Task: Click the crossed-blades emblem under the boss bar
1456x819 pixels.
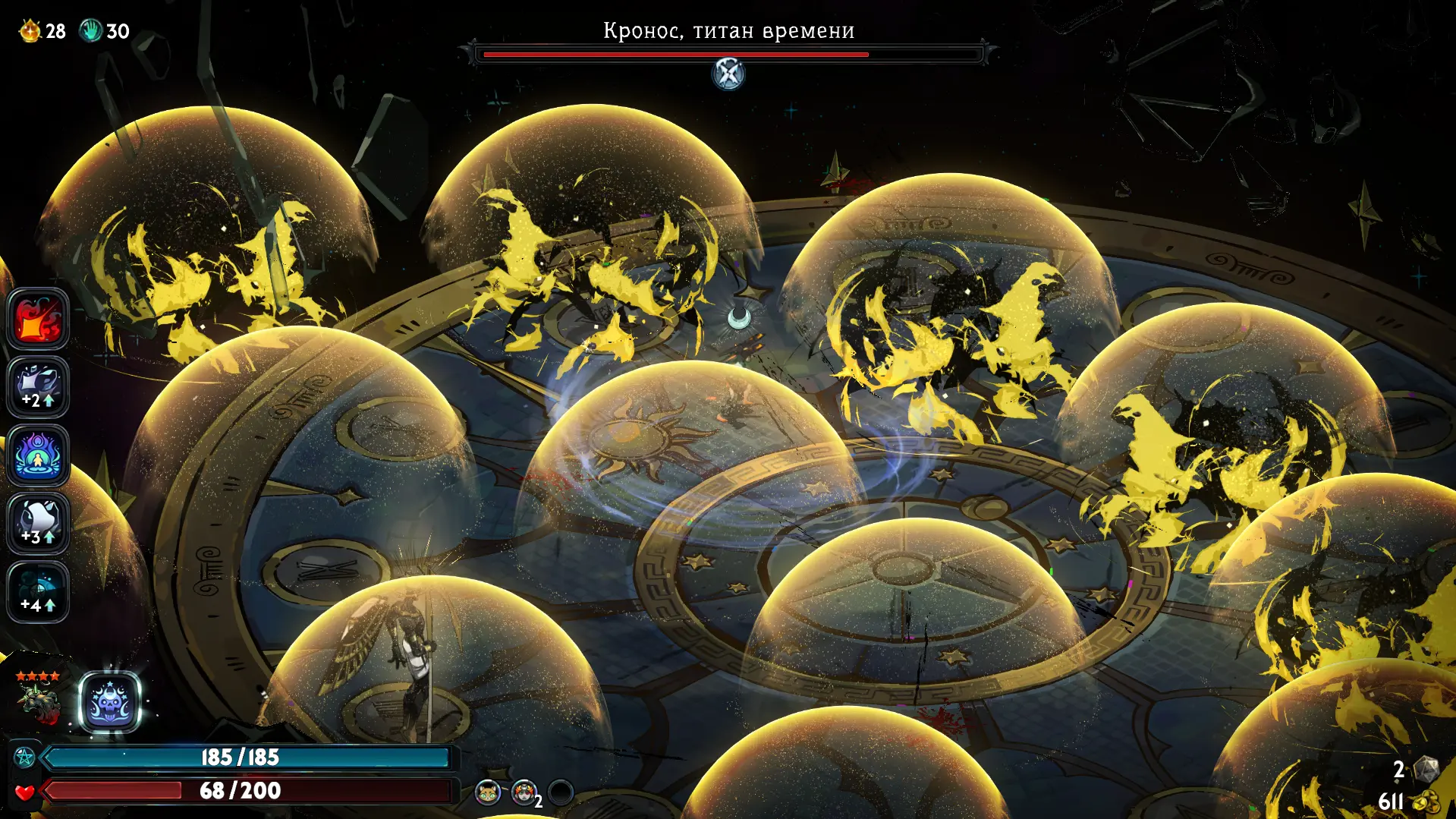Action: click(x=728, y=74)
